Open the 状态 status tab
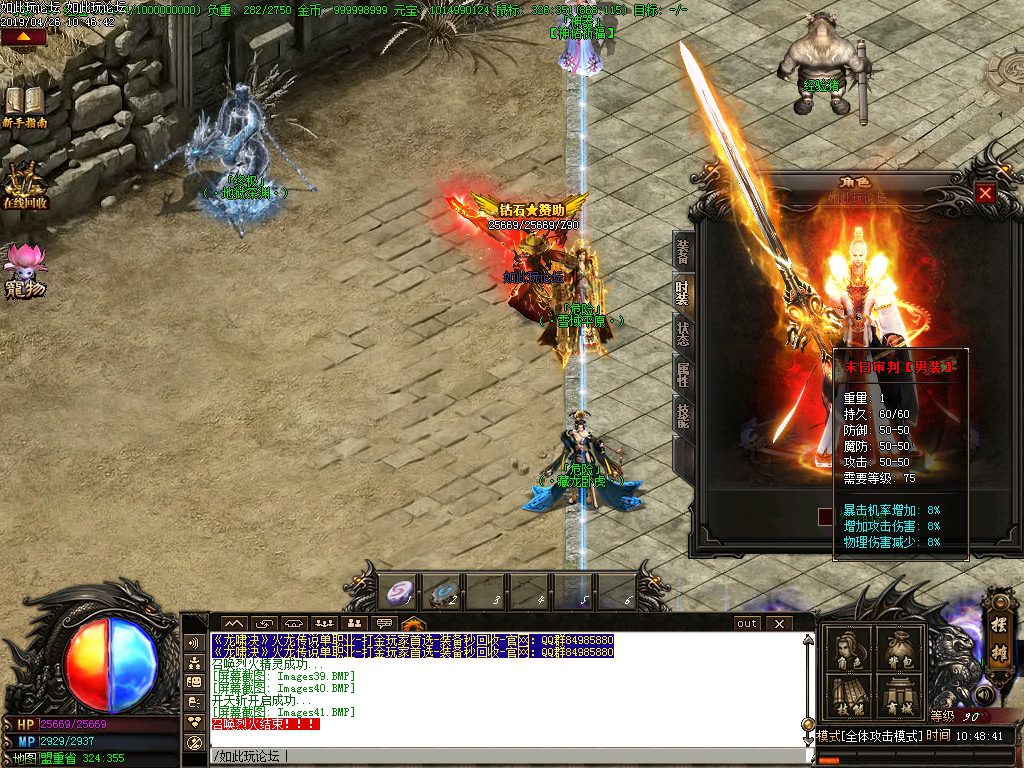This screenshot has width=1024, height=768. (683, 334)
